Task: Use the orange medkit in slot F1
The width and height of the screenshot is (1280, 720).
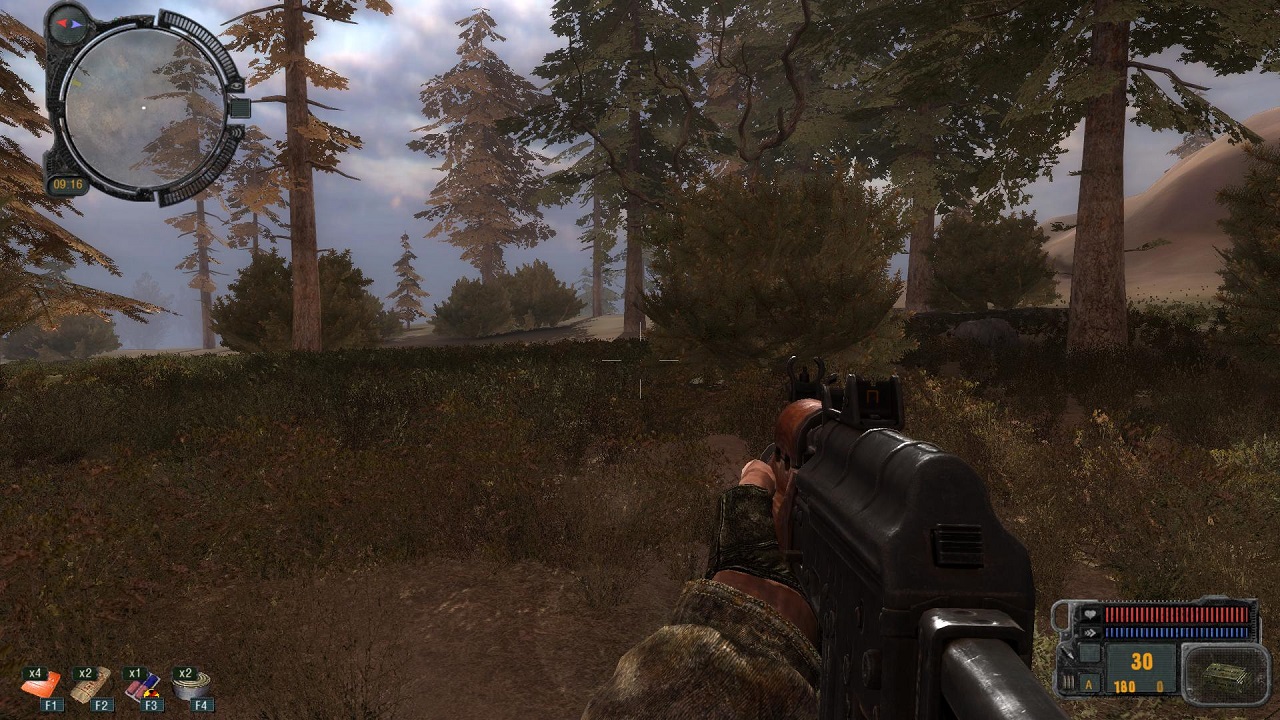Action: click(41, 685)
